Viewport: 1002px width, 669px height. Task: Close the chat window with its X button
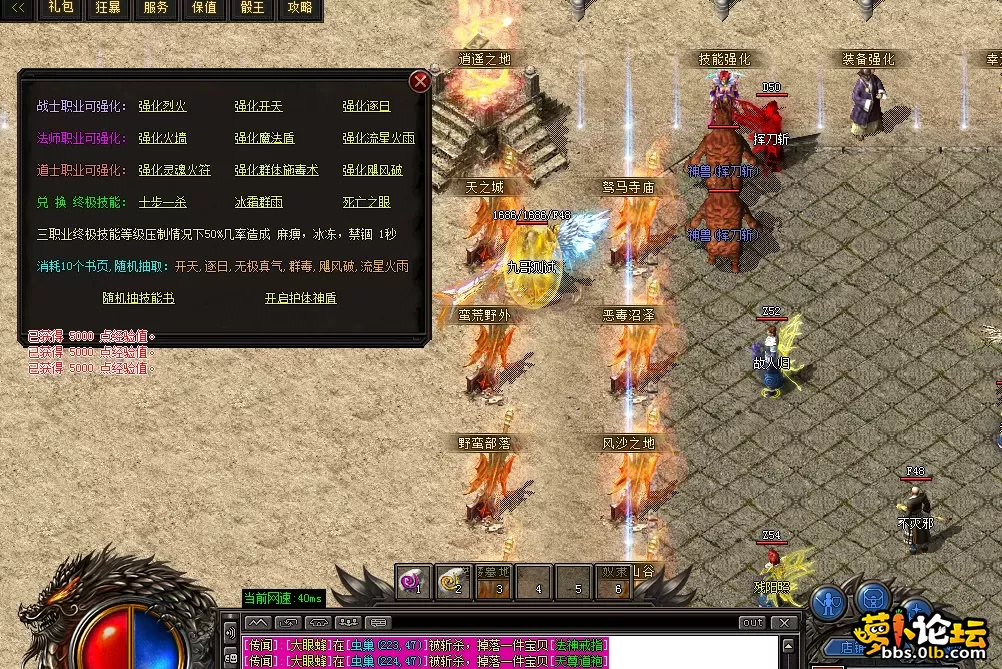786,622
